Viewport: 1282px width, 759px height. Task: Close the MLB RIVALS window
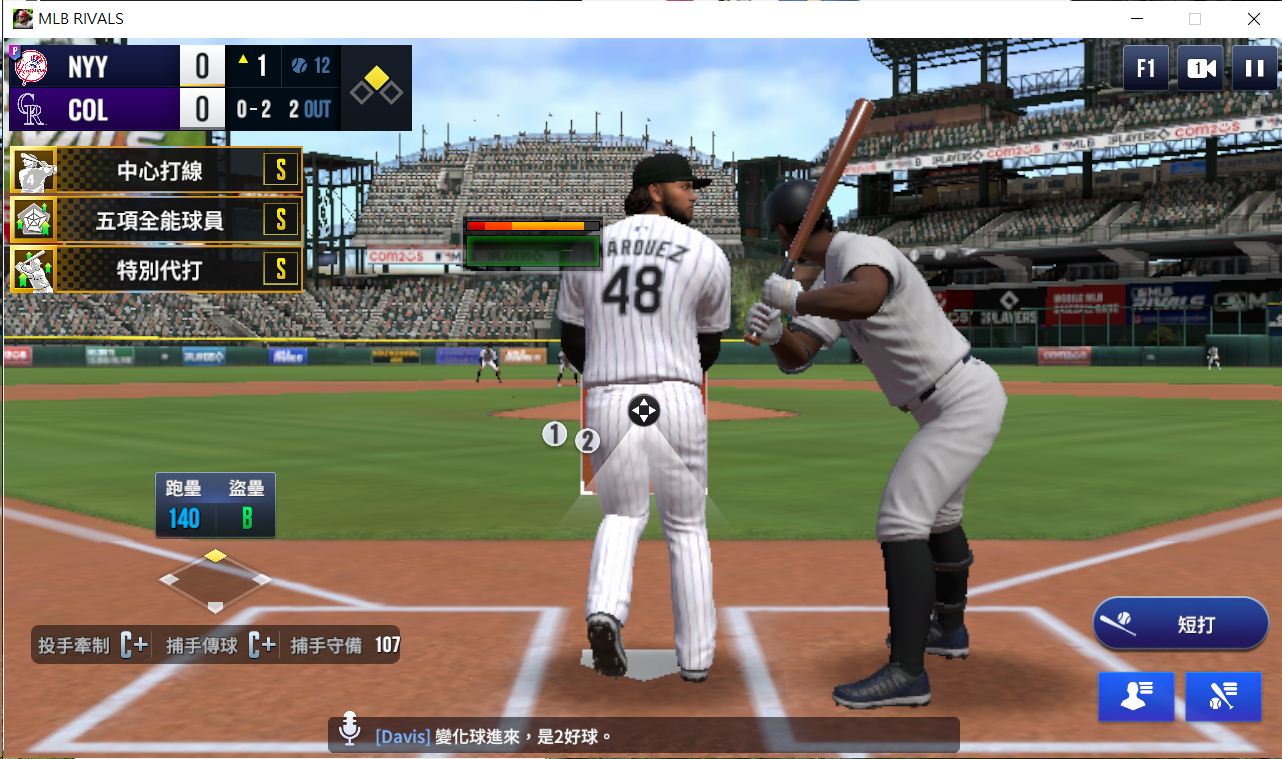point(1253,18)
